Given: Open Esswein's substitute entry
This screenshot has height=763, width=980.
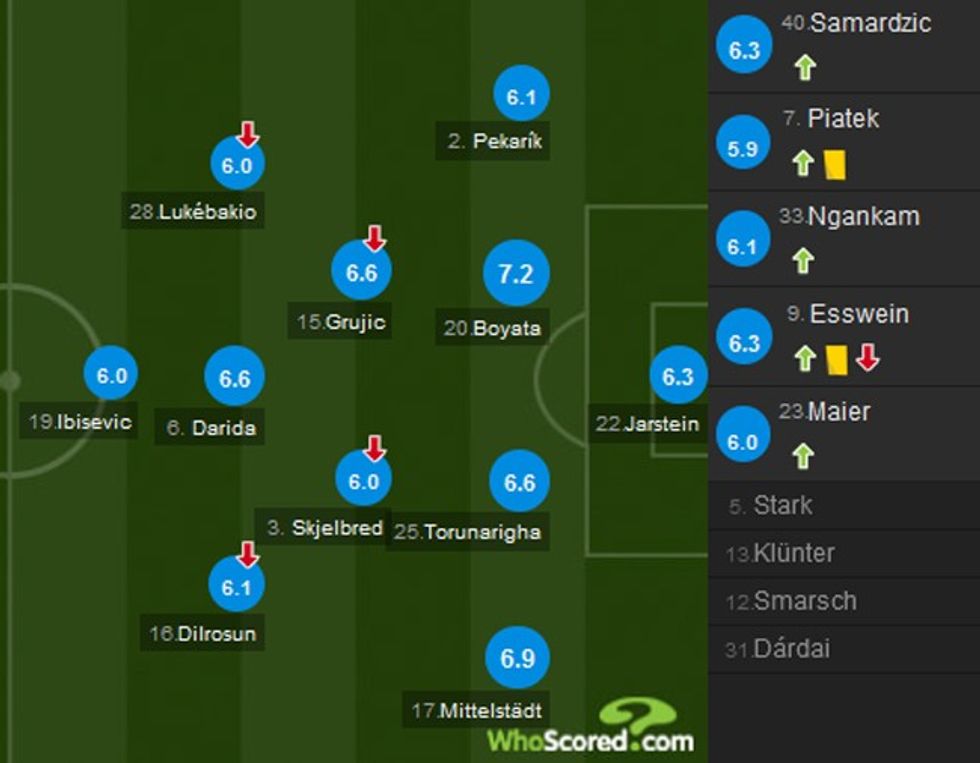Looking at the screenshot, I should point(844,338).
